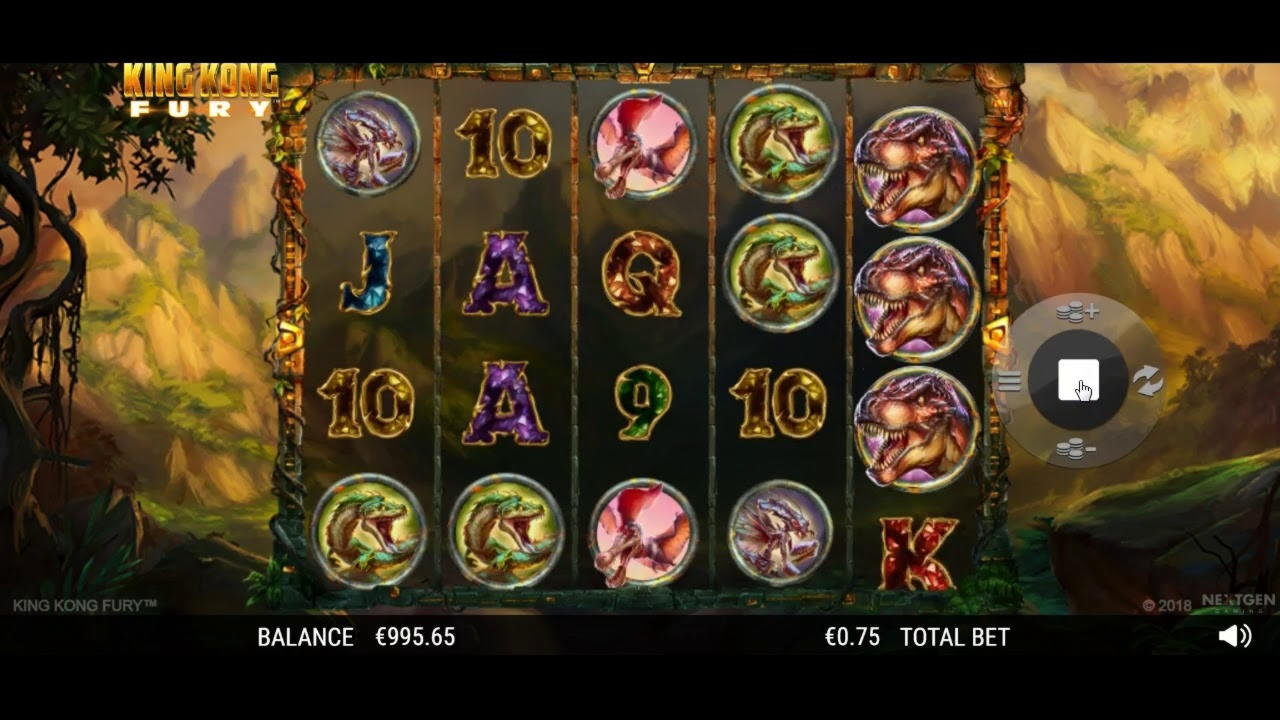Decrease the bet with the coins minus button
This screenshot has height=720, width=1280.
[x=1076, y=450]
